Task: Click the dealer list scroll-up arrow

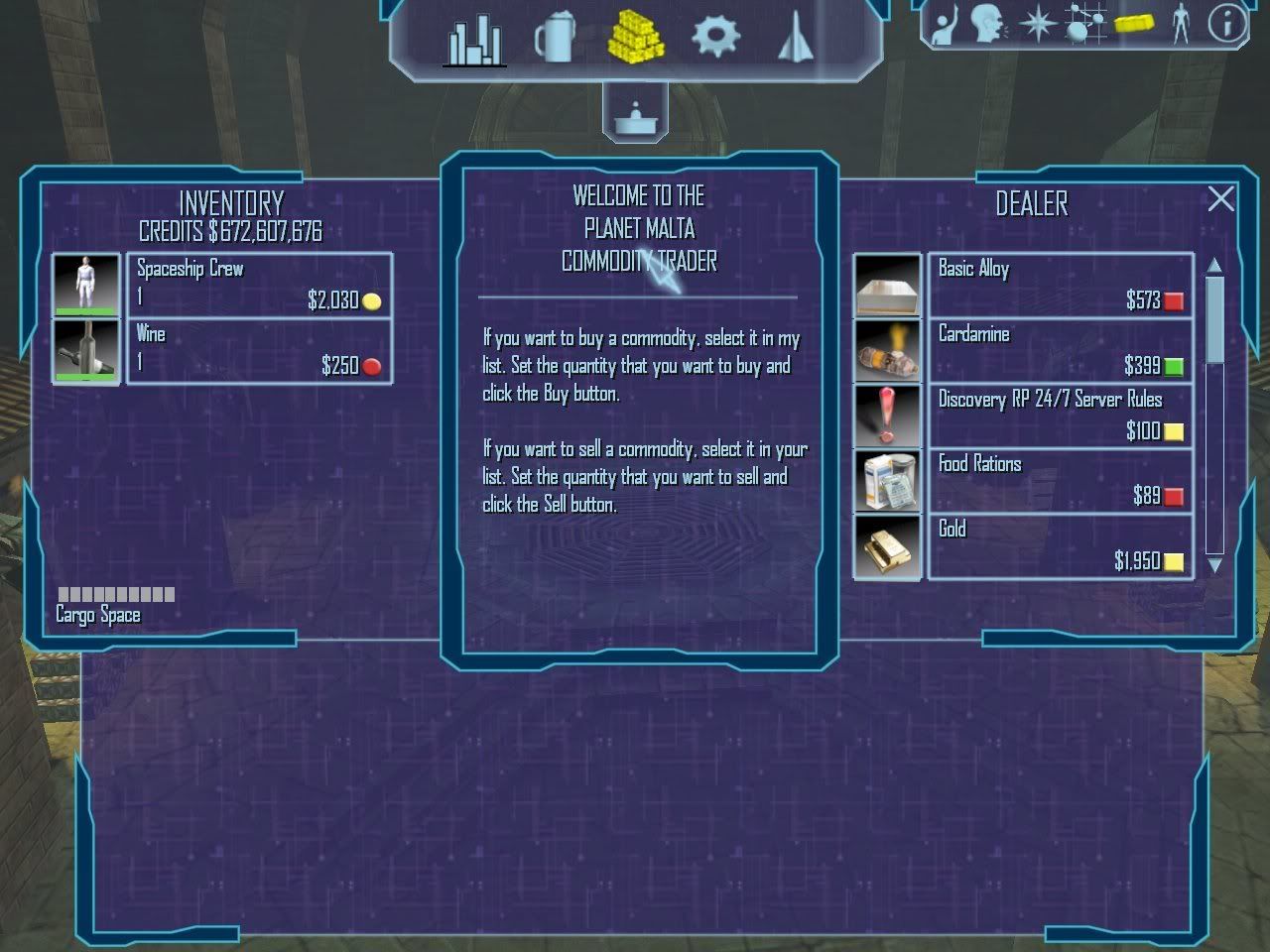Action: [x=1214, y=265]
